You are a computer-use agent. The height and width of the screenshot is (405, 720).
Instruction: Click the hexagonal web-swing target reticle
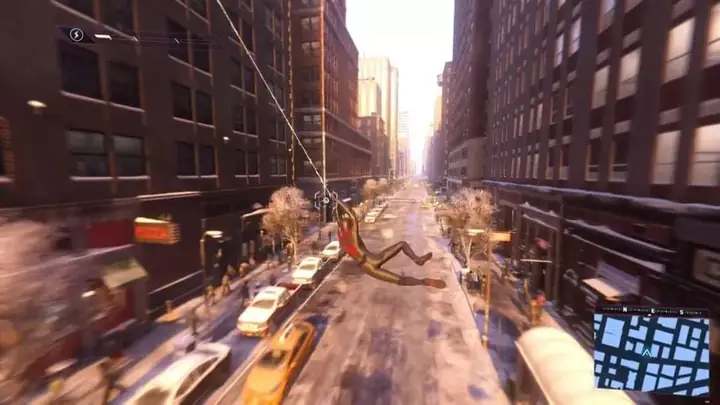(324, 199)
